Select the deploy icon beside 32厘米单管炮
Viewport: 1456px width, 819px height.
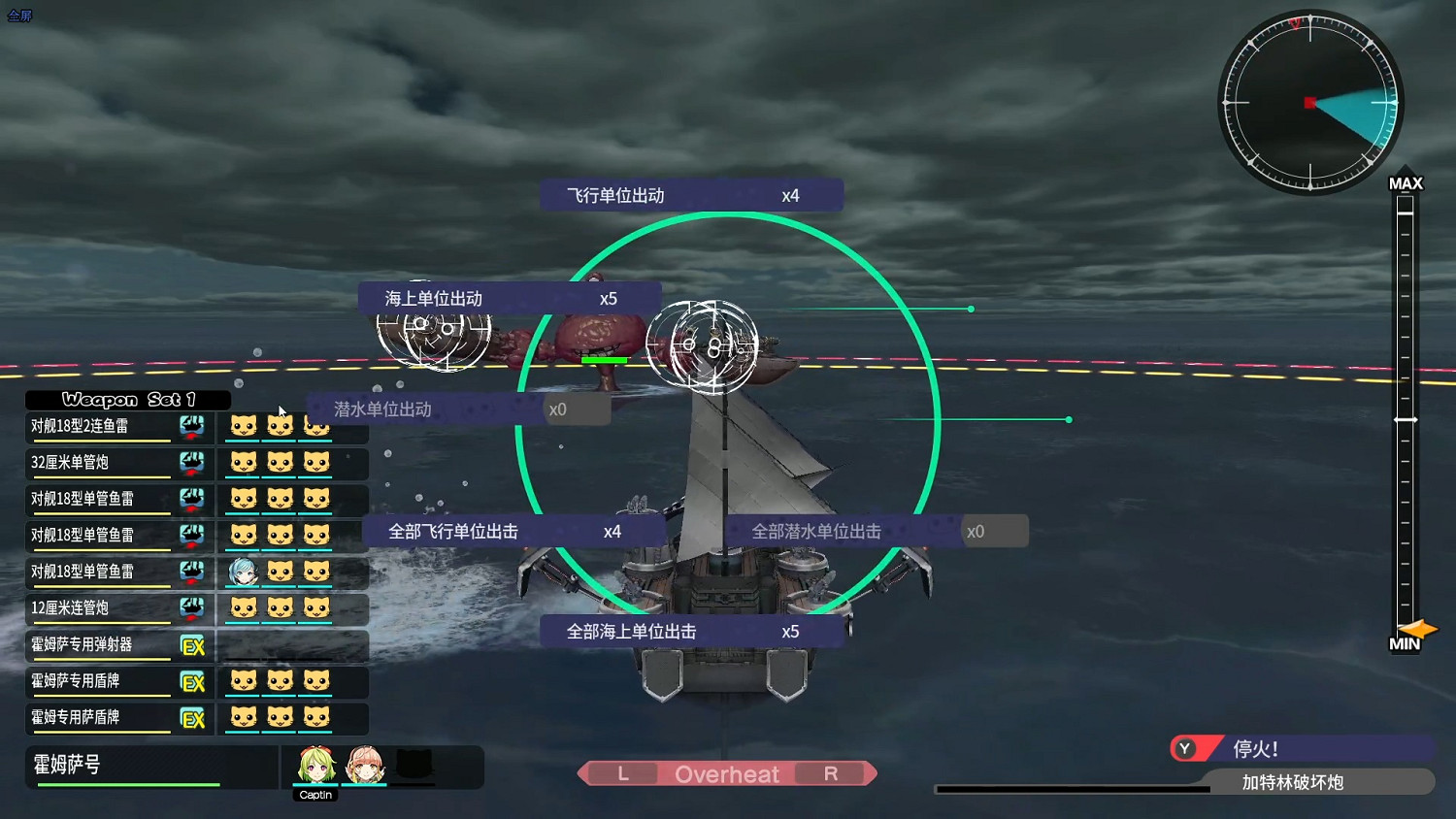click(x=193, y=462)
